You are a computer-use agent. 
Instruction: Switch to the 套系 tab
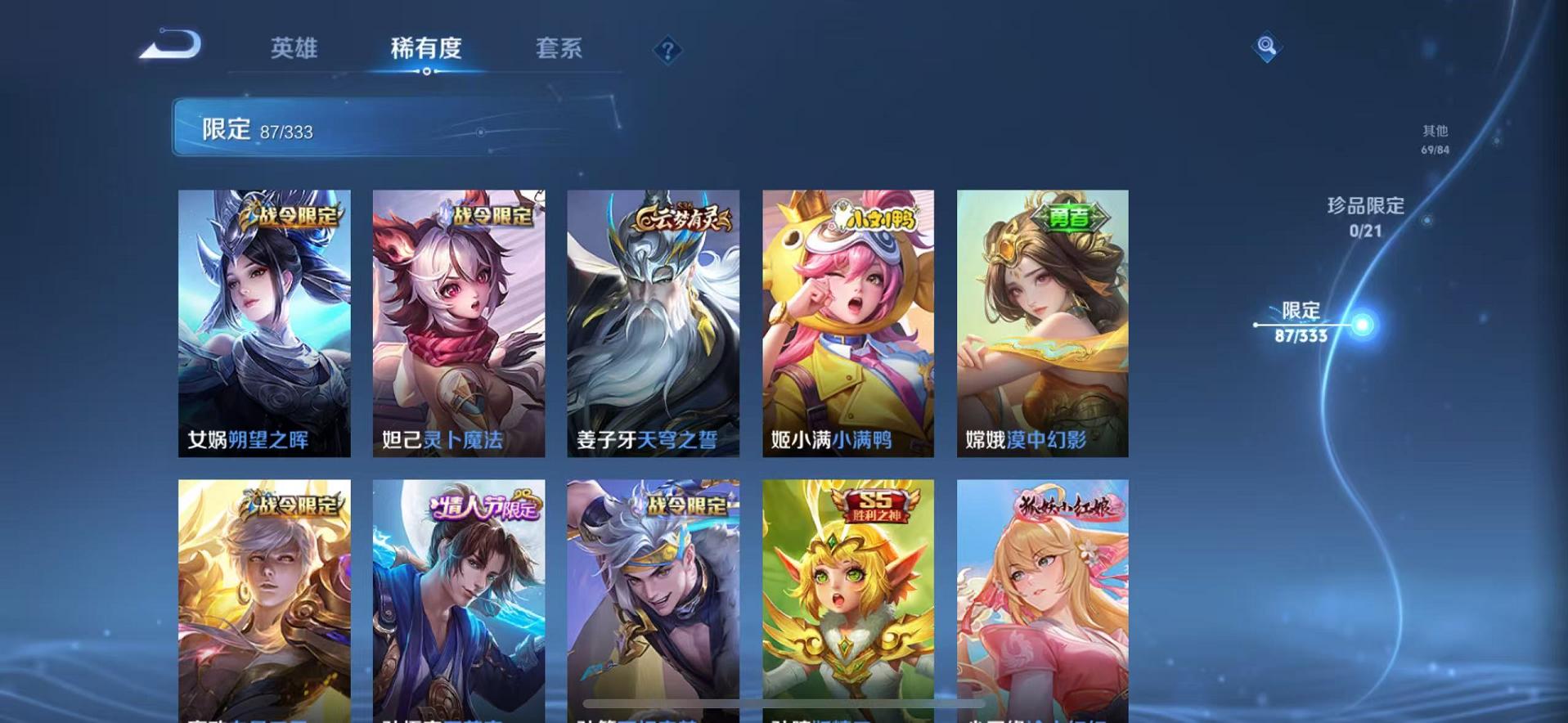559,49
